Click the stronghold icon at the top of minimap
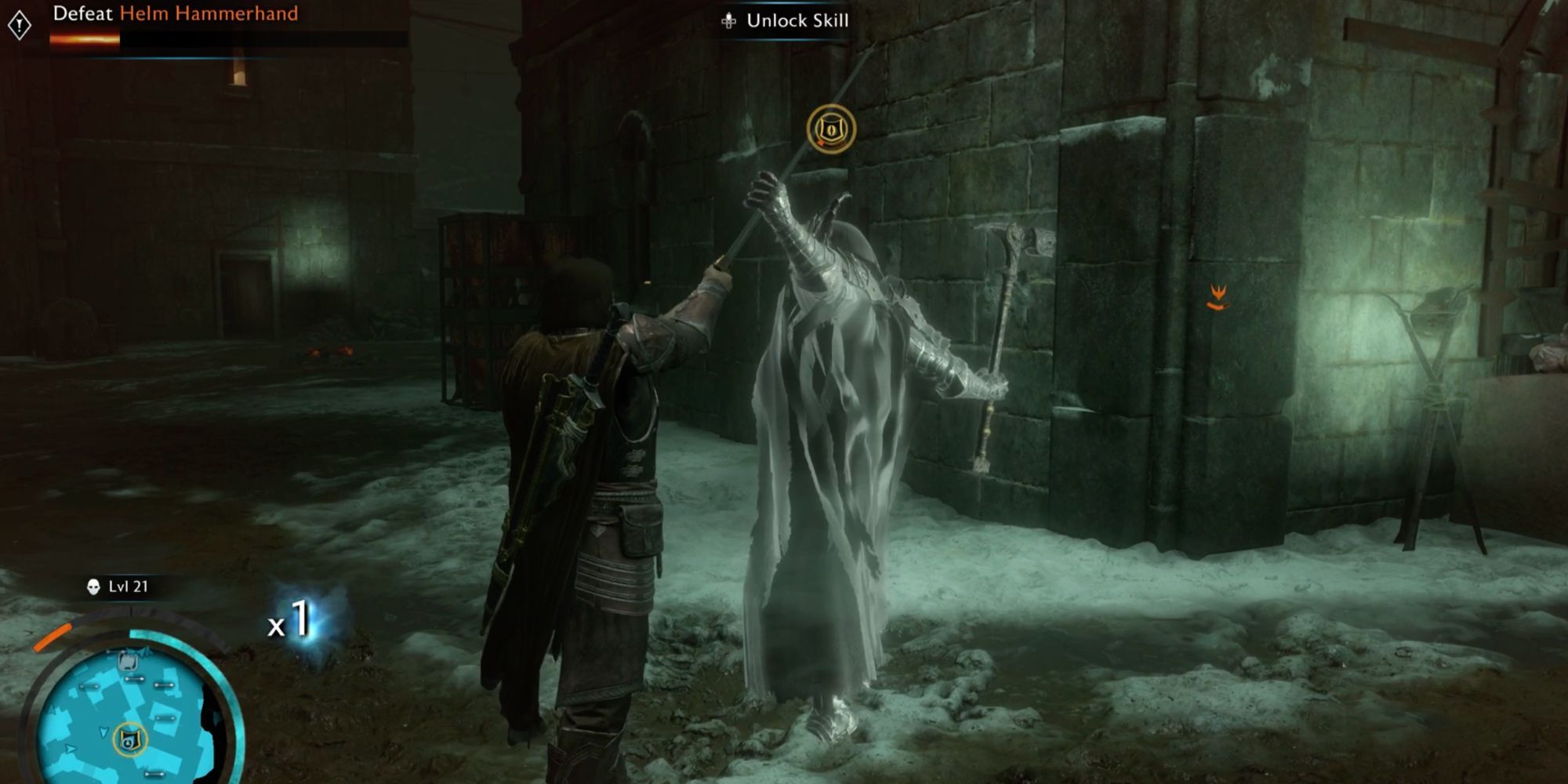Viewport: 1568px width, 784px height. point(128,662)
